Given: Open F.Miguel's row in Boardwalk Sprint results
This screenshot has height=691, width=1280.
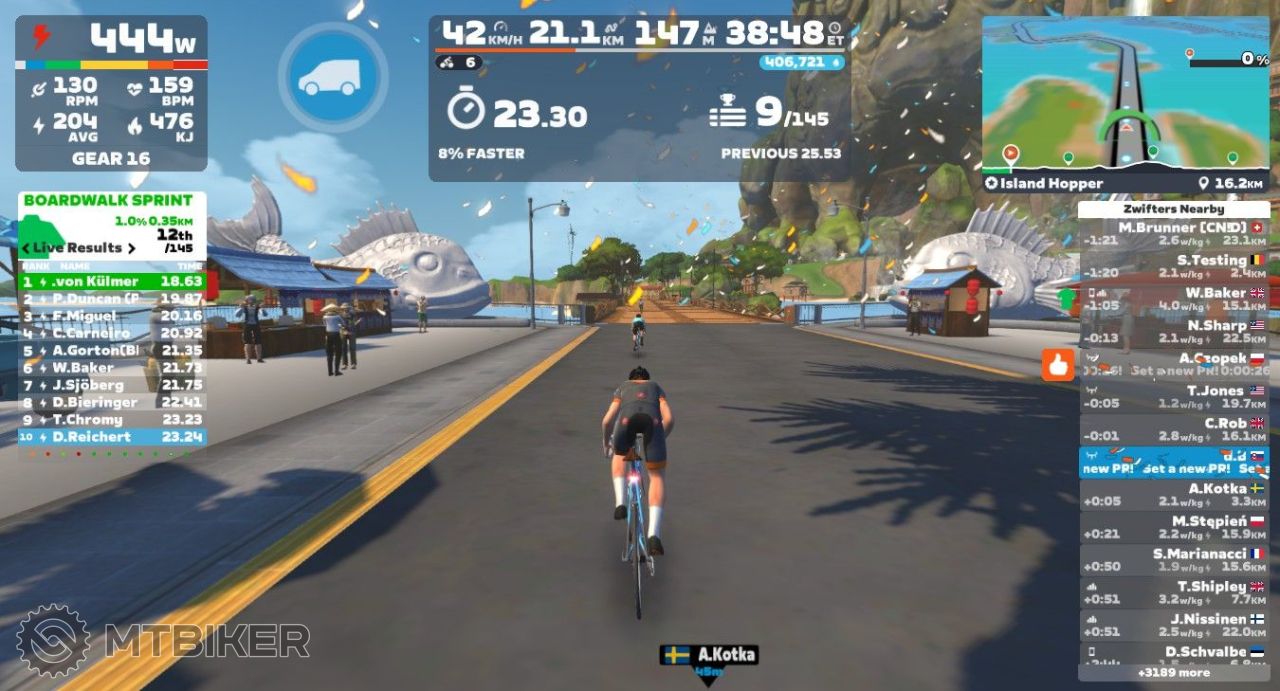Looking at the screenshot, I should point(112,316).
